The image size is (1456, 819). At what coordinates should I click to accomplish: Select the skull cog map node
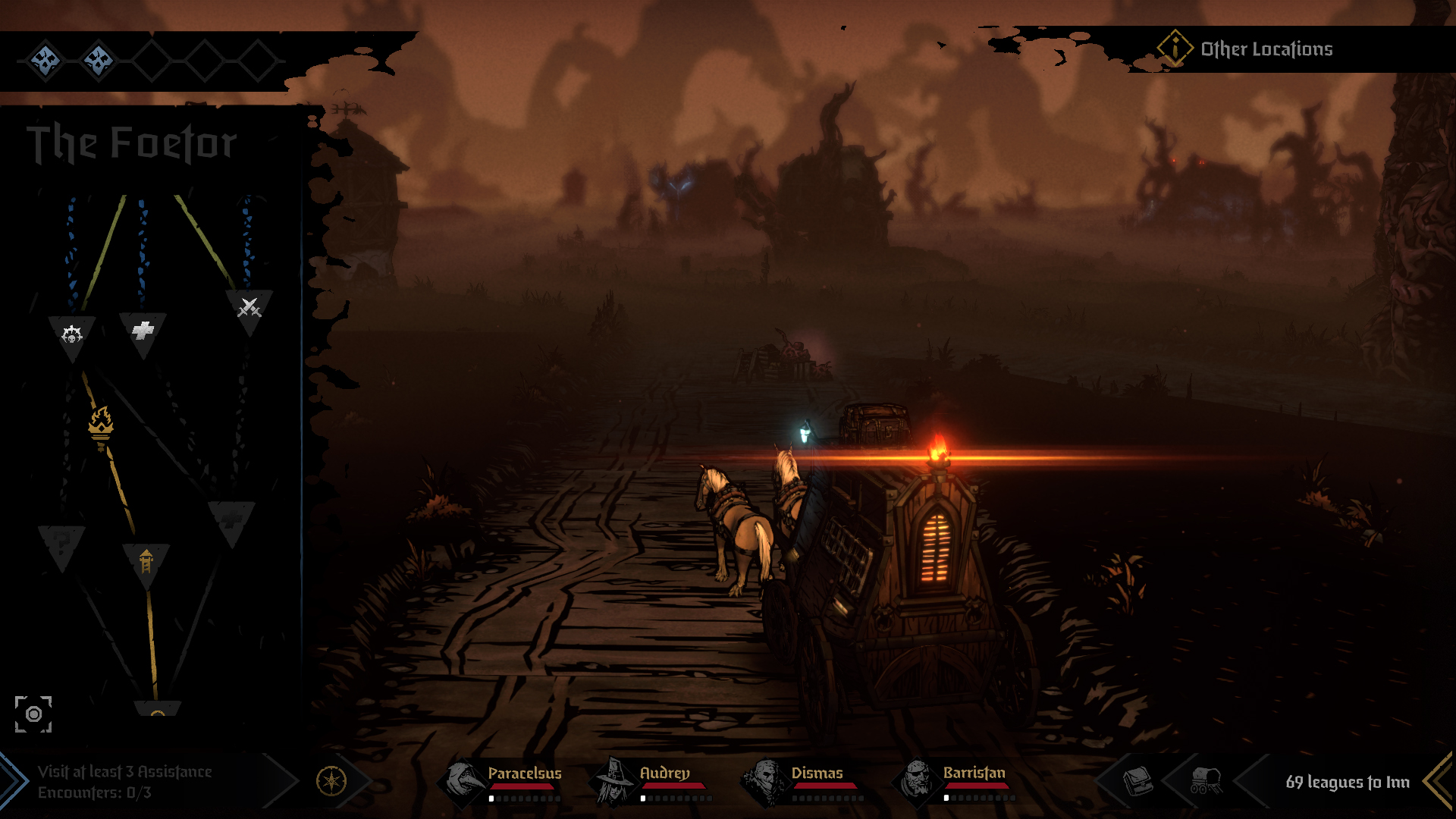(72, 334)
